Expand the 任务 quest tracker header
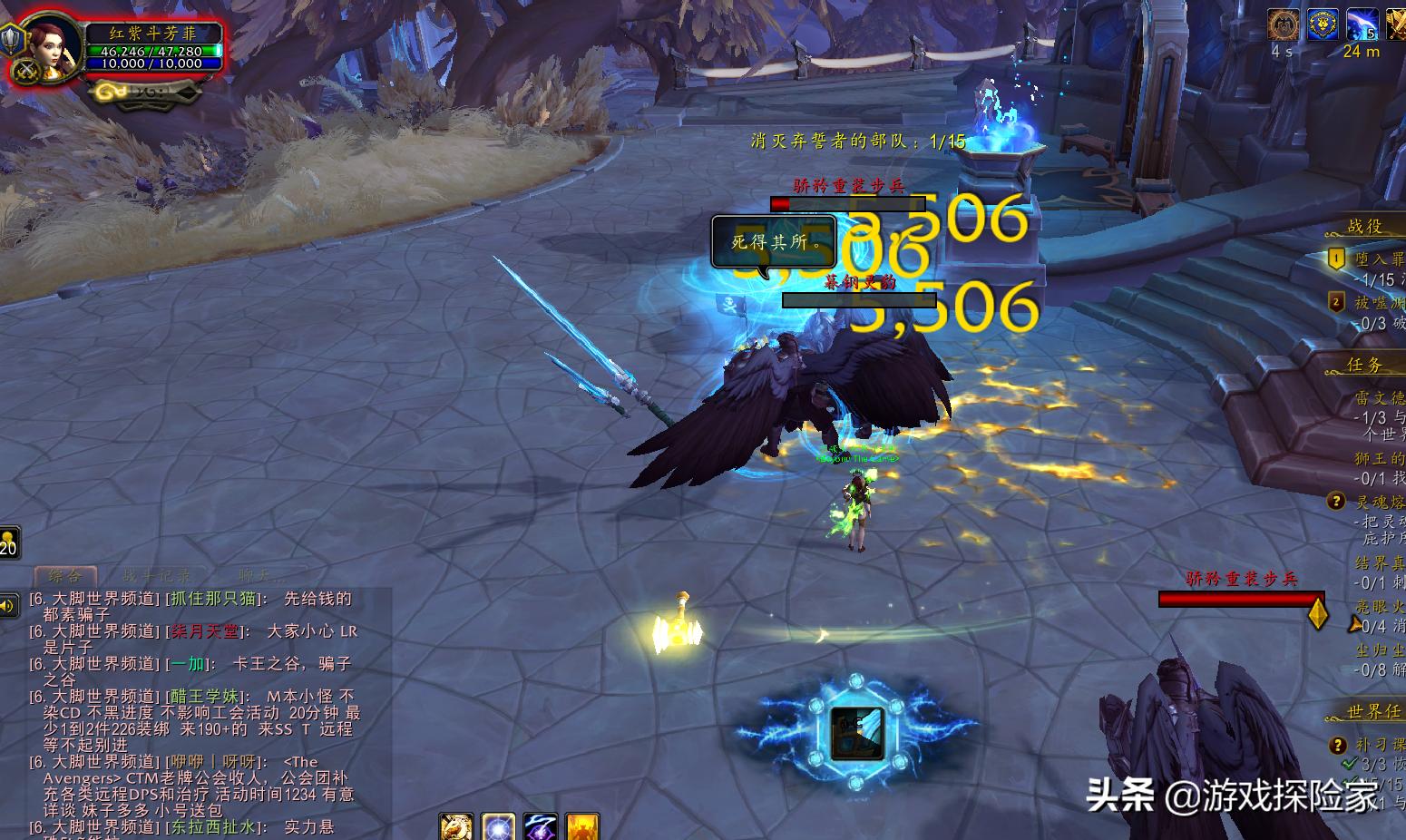Viewport: 1406px width, 840px height. click(1364, 365)
